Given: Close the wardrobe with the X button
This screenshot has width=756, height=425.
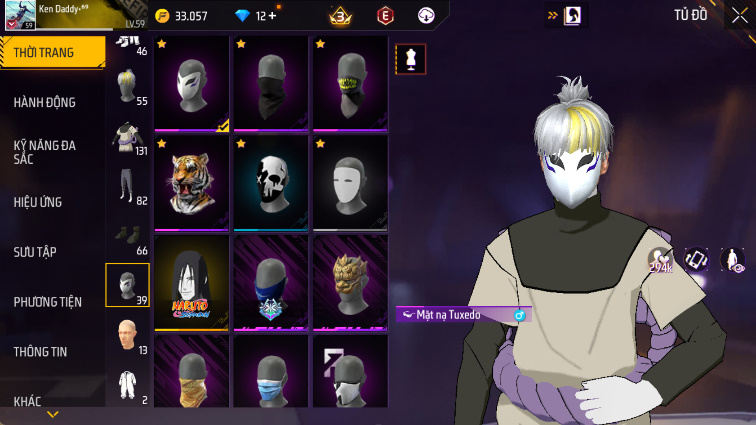Looking at the screenshot, I should pyautogui.click(x=741, y=15).
